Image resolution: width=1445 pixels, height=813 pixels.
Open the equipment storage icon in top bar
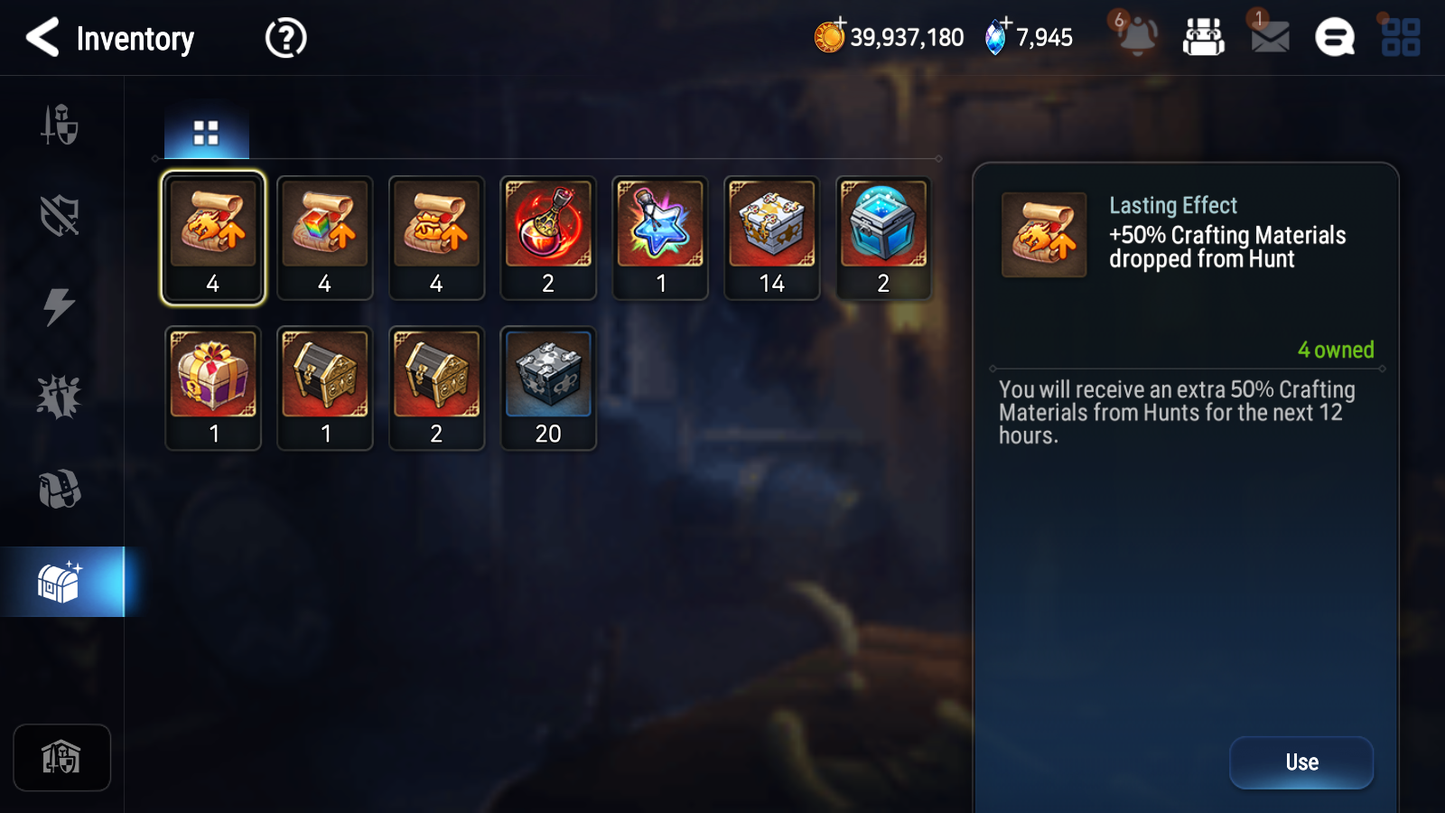point(1203,37)
